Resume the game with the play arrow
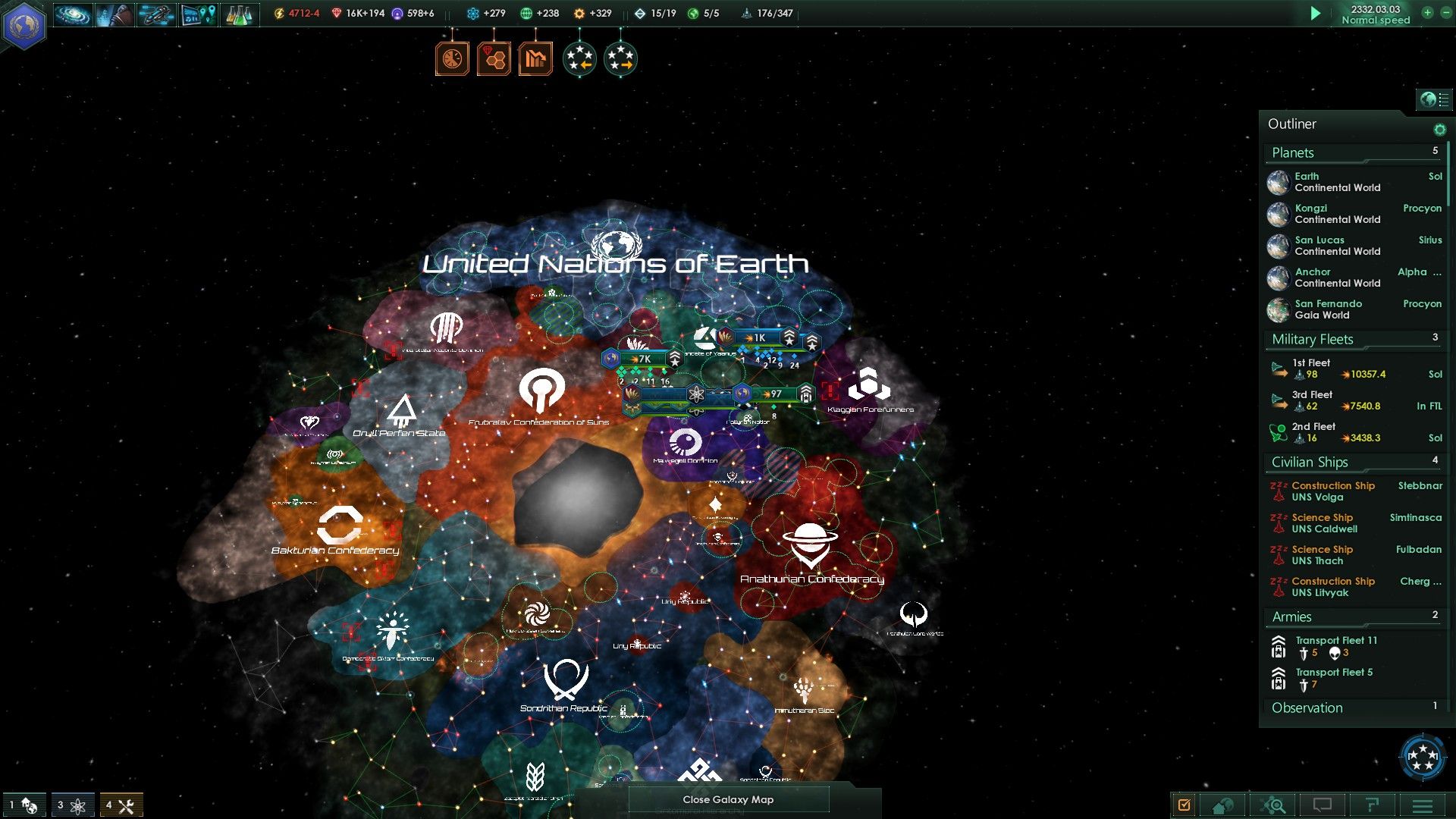The height and width of the screenshot is (819, 1456). (x=1316, y=14)
